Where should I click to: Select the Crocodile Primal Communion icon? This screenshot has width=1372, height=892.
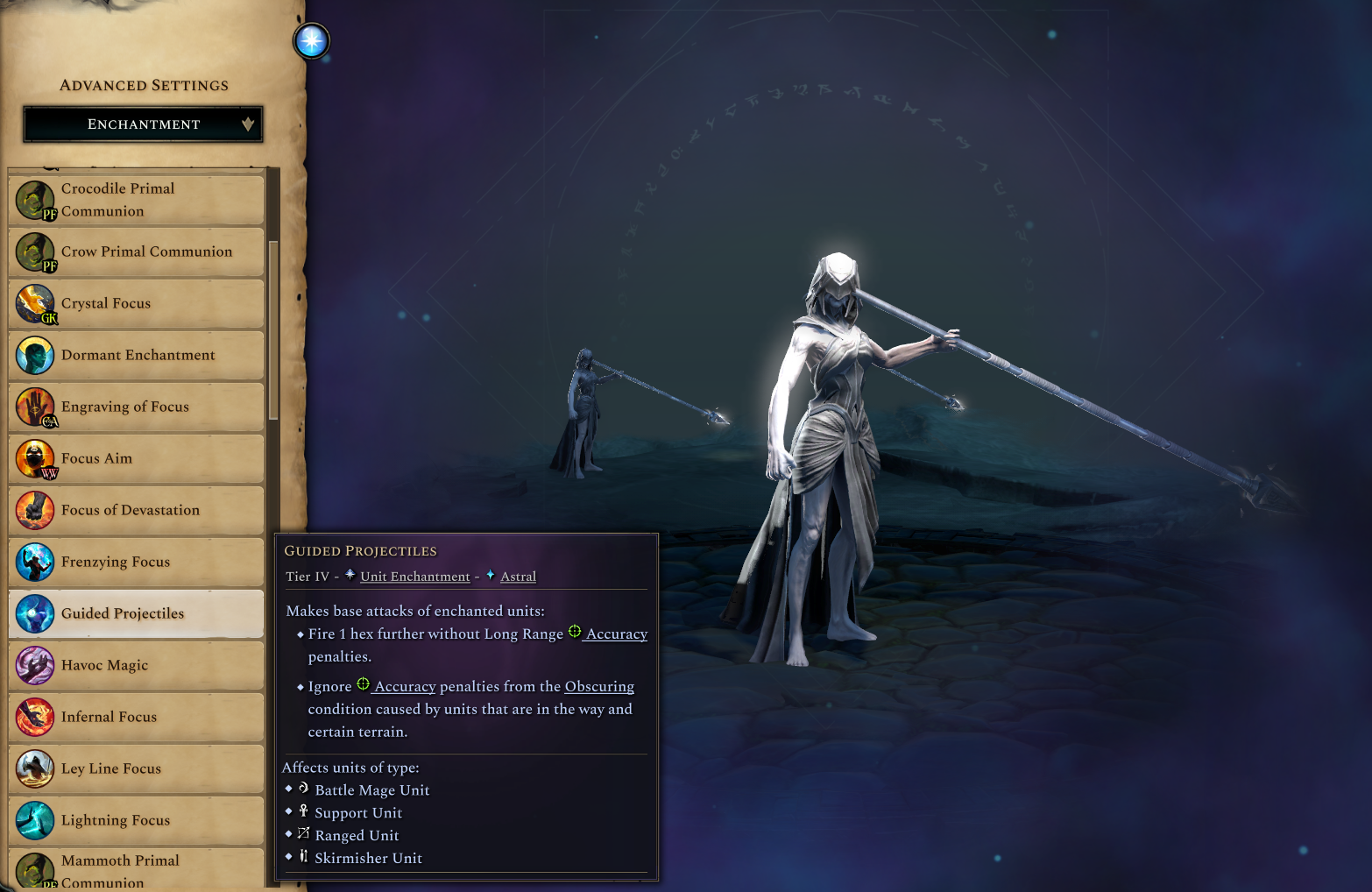[x=35, y=200]
